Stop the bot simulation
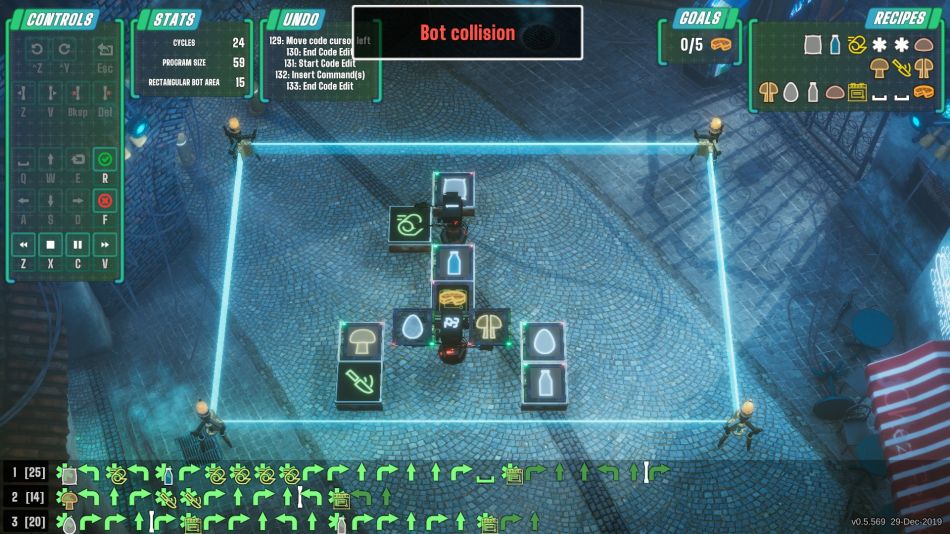Image resolution: width=950 pixels, height=534 pixels. click(x=50, y=244)
